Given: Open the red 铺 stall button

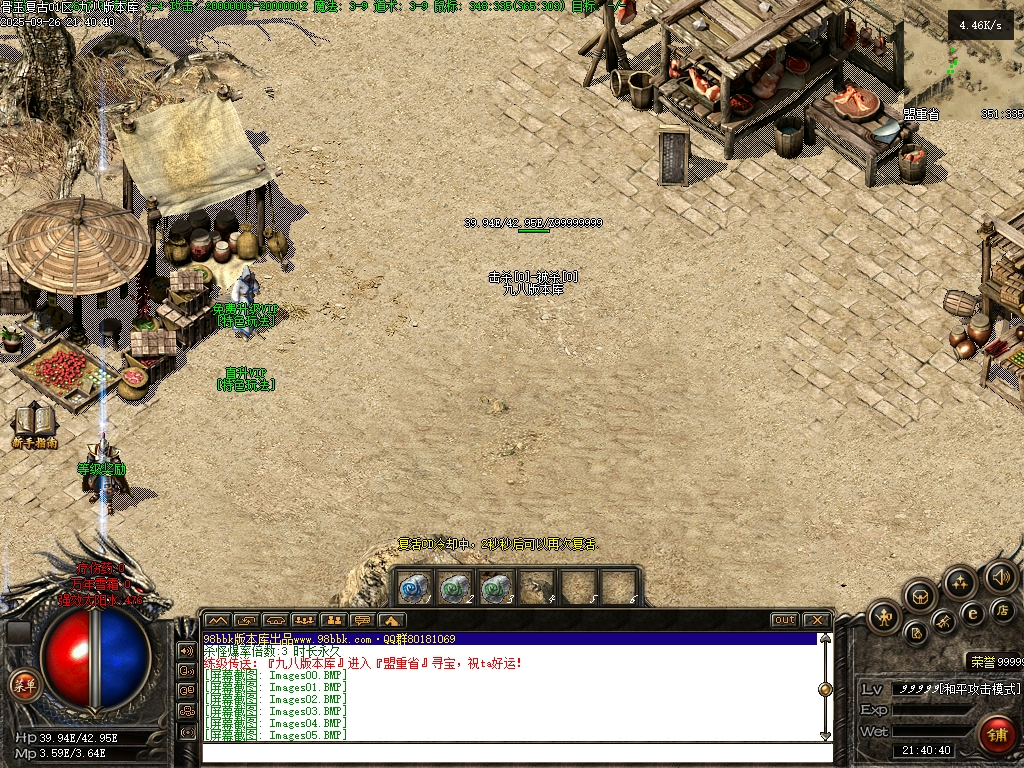Looking at the screenshot, I should 996,733.
